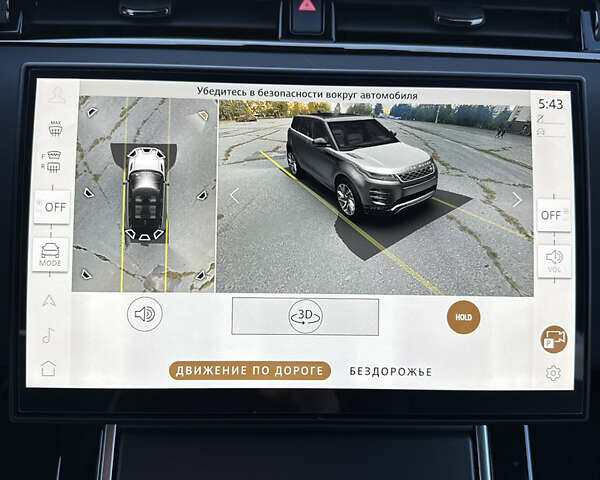Screen dimensions: 600x480
Task: Go to the home screen icon
Action: pyautogui.click(x=48, y=368)
